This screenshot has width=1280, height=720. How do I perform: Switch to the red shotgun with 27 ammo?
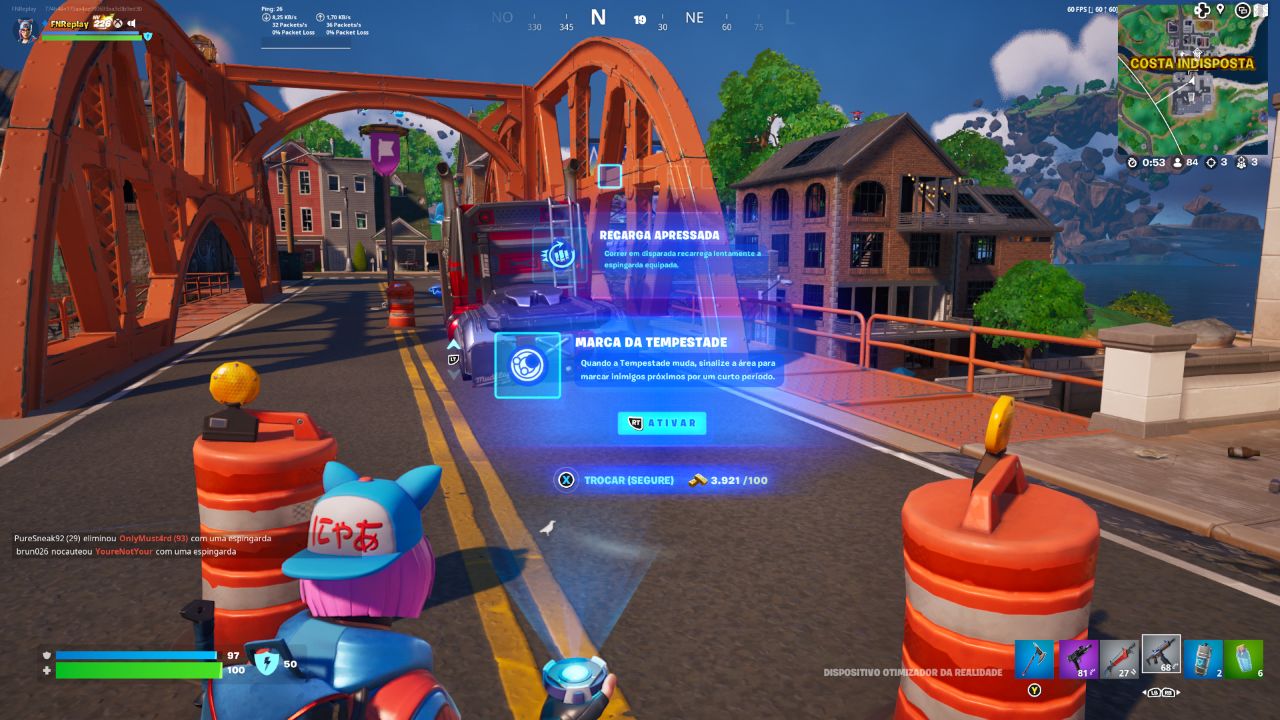(1120, 658)
